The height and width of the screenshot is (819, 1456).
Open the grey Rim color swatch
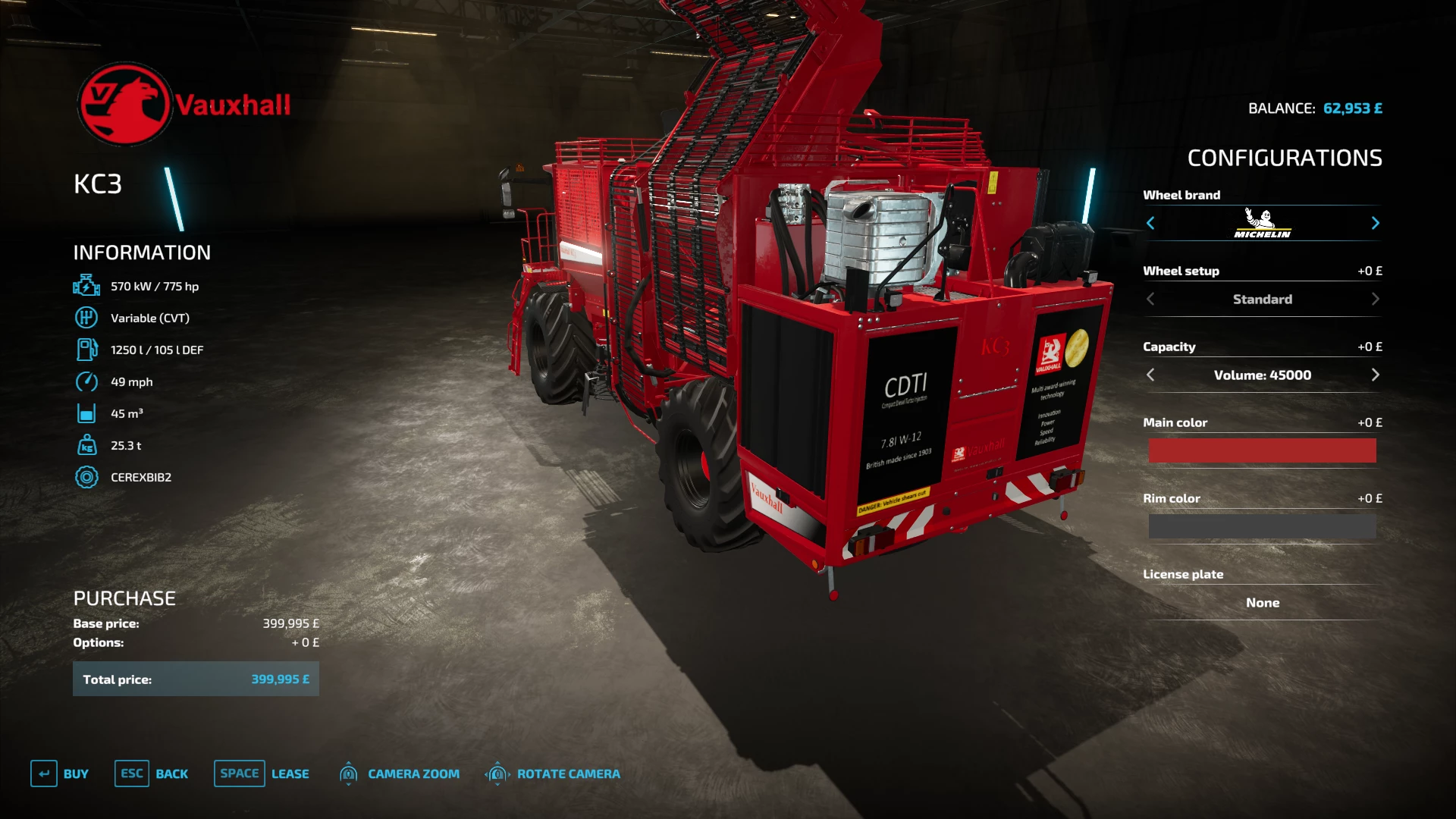tap(1262, 526)
